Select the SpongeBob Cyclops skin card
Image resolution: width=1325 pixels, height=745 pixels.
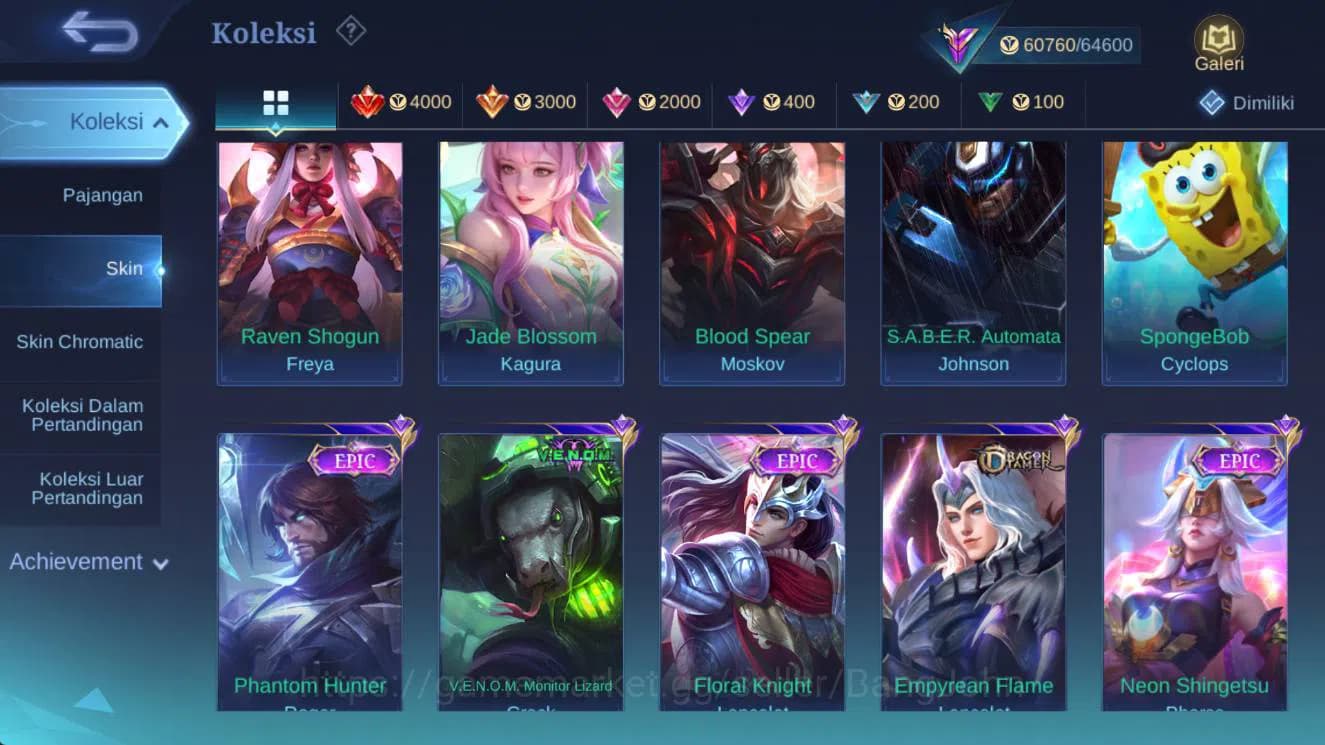(1196, 260)
